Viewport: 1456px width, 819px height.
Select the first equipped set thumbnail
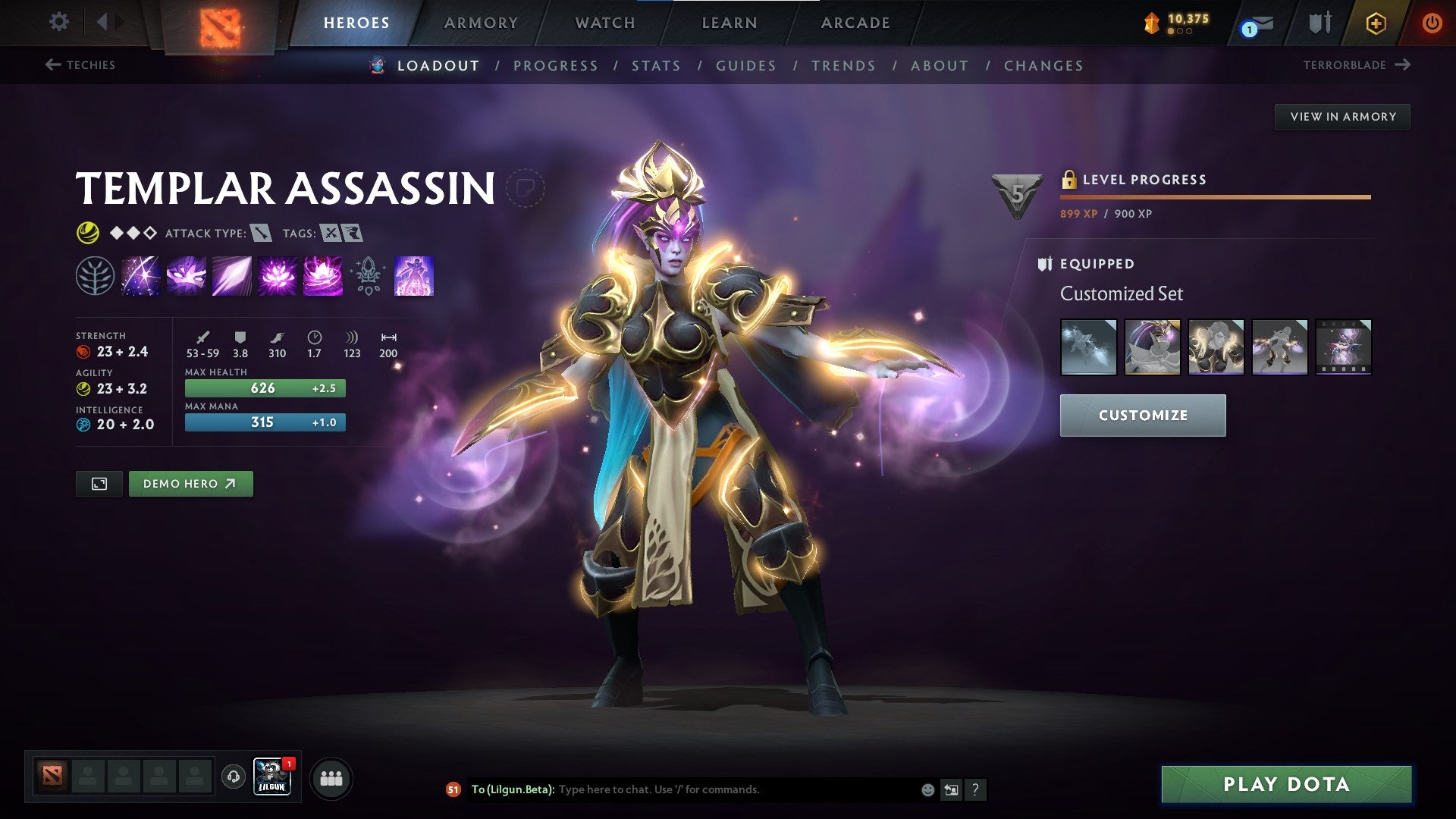pyautogui.click(x=1088, y=347)
